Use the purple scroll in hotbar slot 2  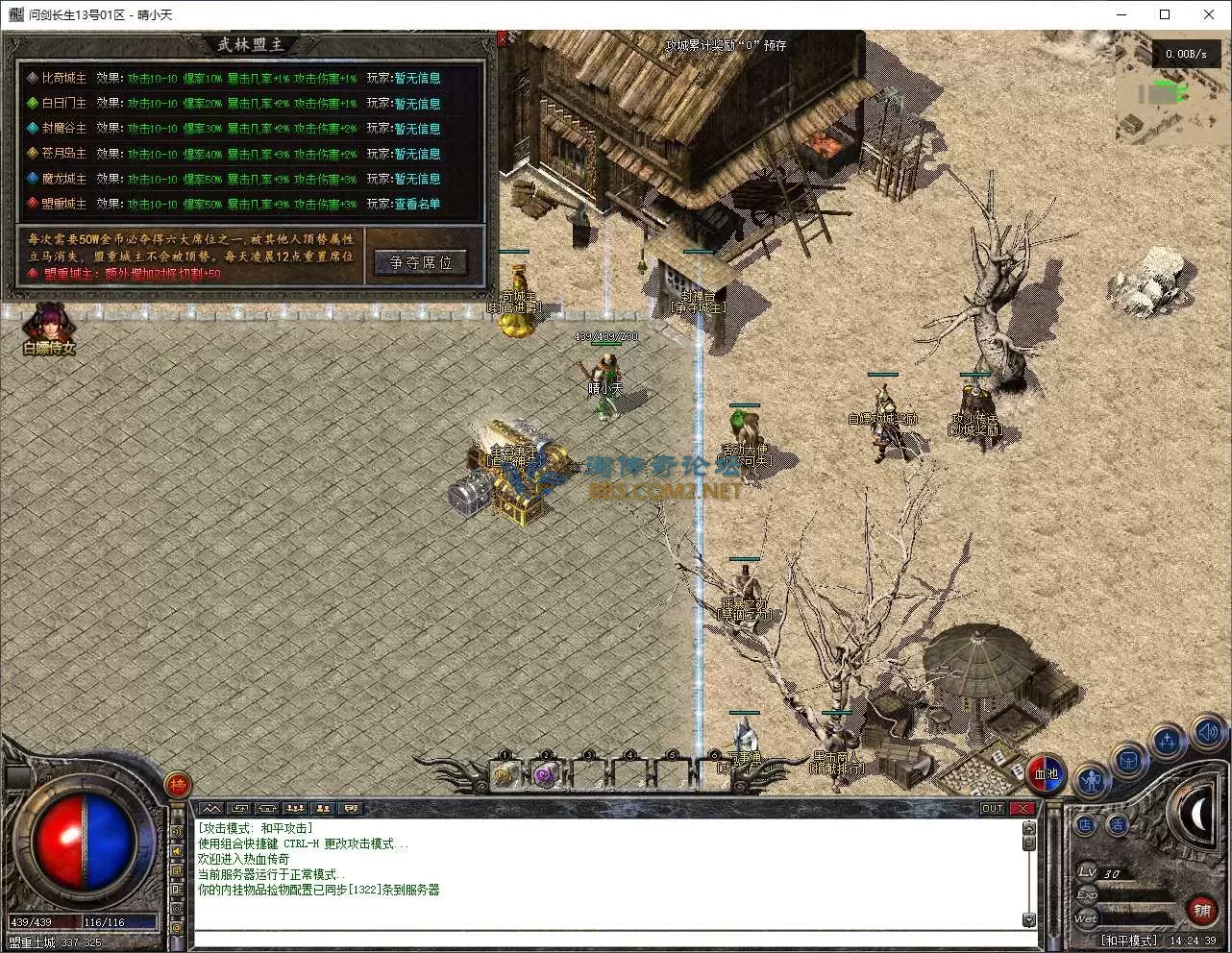(x=547, y=773)
